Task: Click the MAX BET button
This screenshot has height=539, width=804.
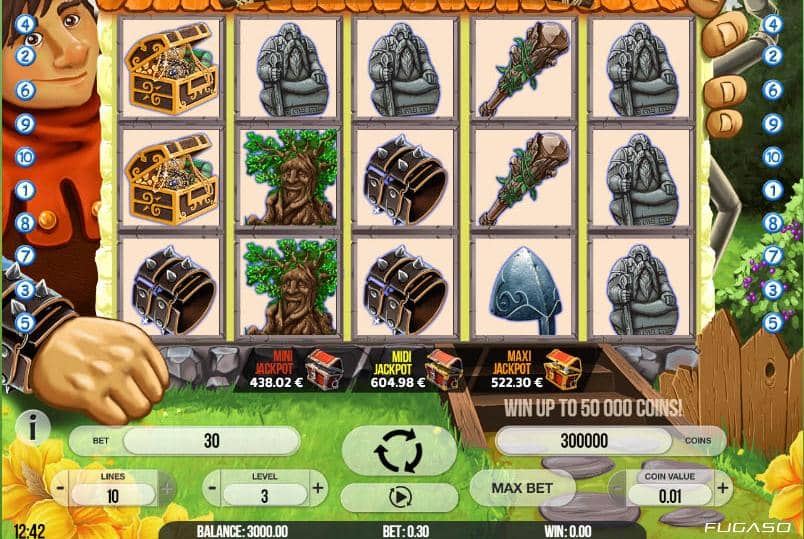Action: pyautogui.click(x=522, y=487)
